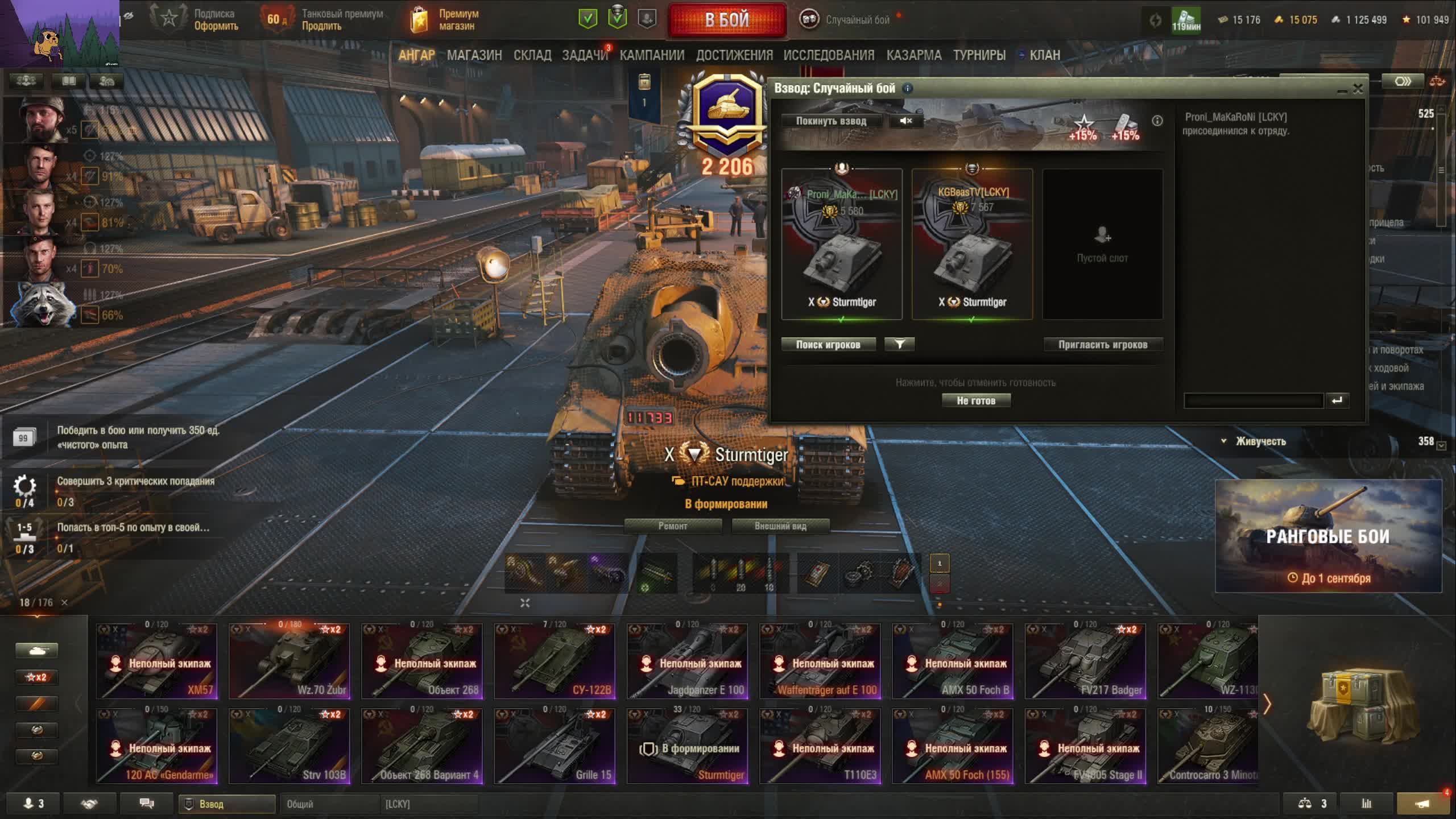1456x819 pixels.
Task: Leave the platoon with Покинуть взвод
Action: point(831,121)
